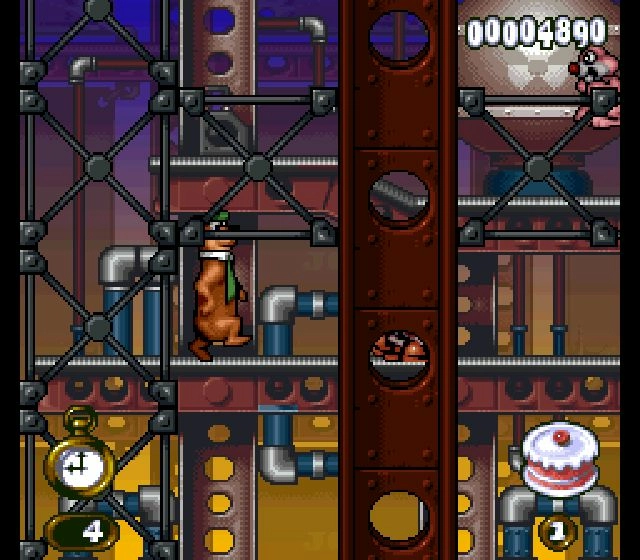Click the gold pocket watch icon

pyautogui.click(x=77, y=459)
